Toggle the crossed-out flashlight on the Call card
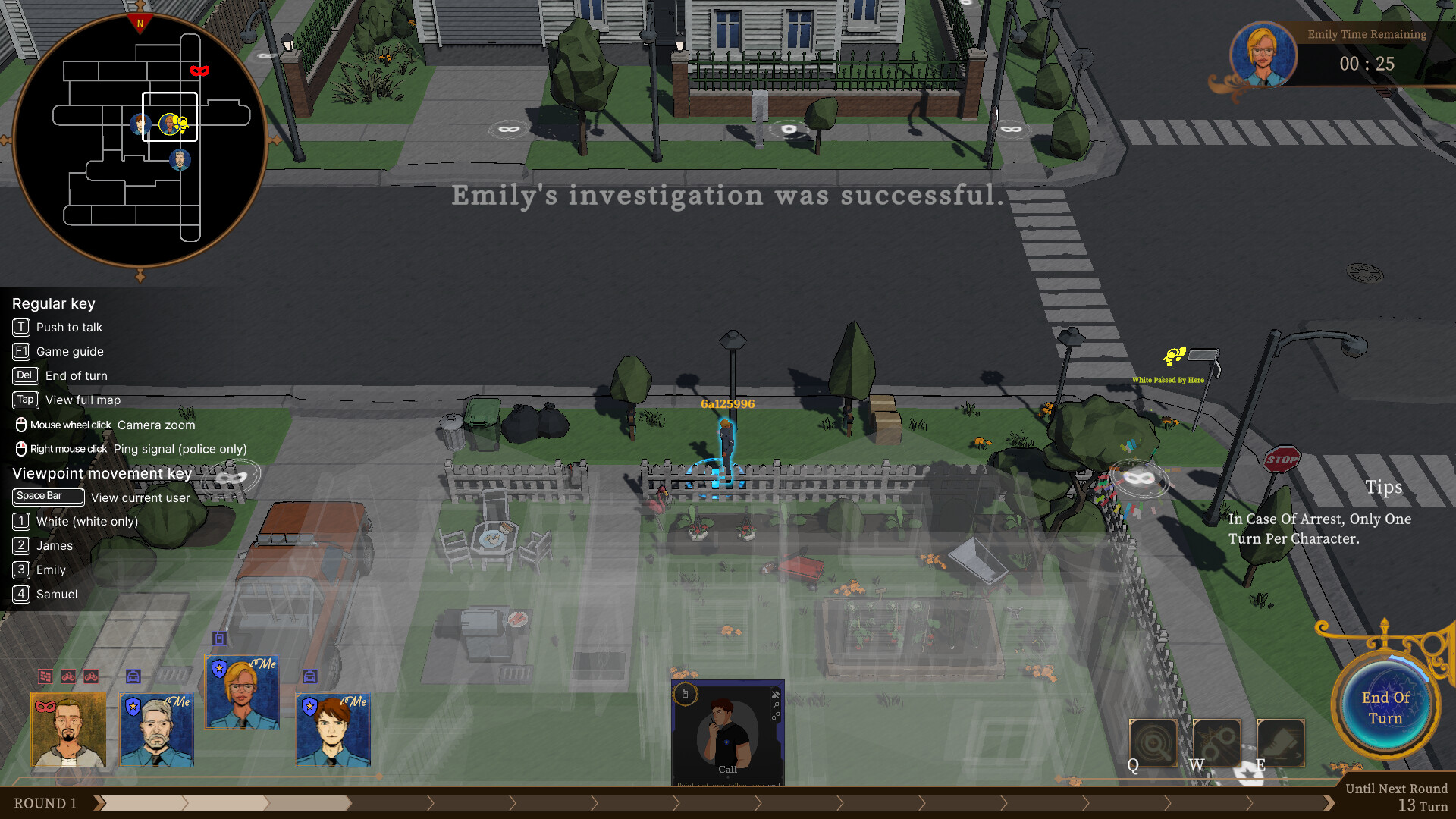This screenshot has width=1456, height=819. point(776,695)
